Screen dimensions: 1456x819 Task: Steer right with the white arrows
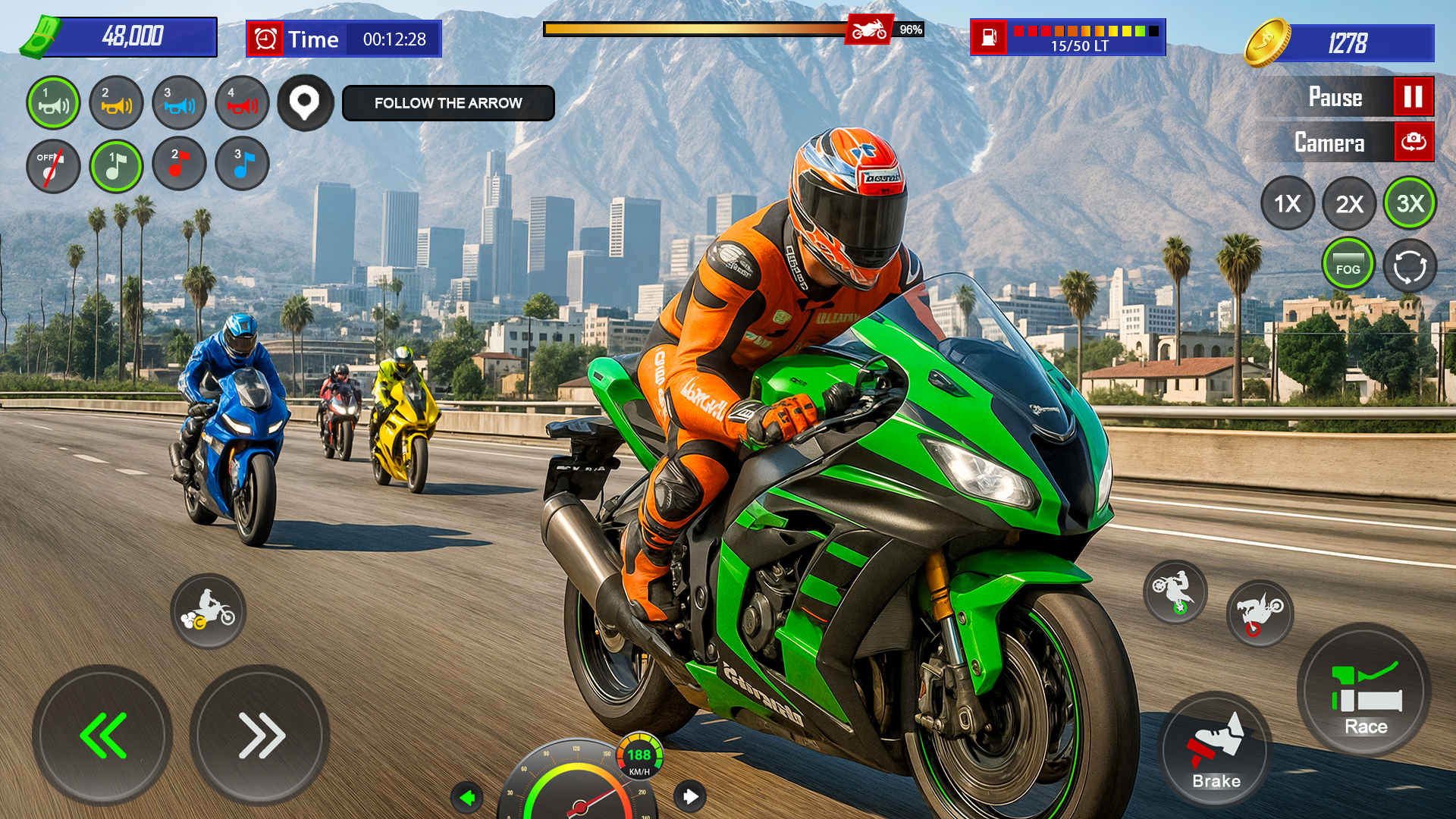tap(259, 735)
